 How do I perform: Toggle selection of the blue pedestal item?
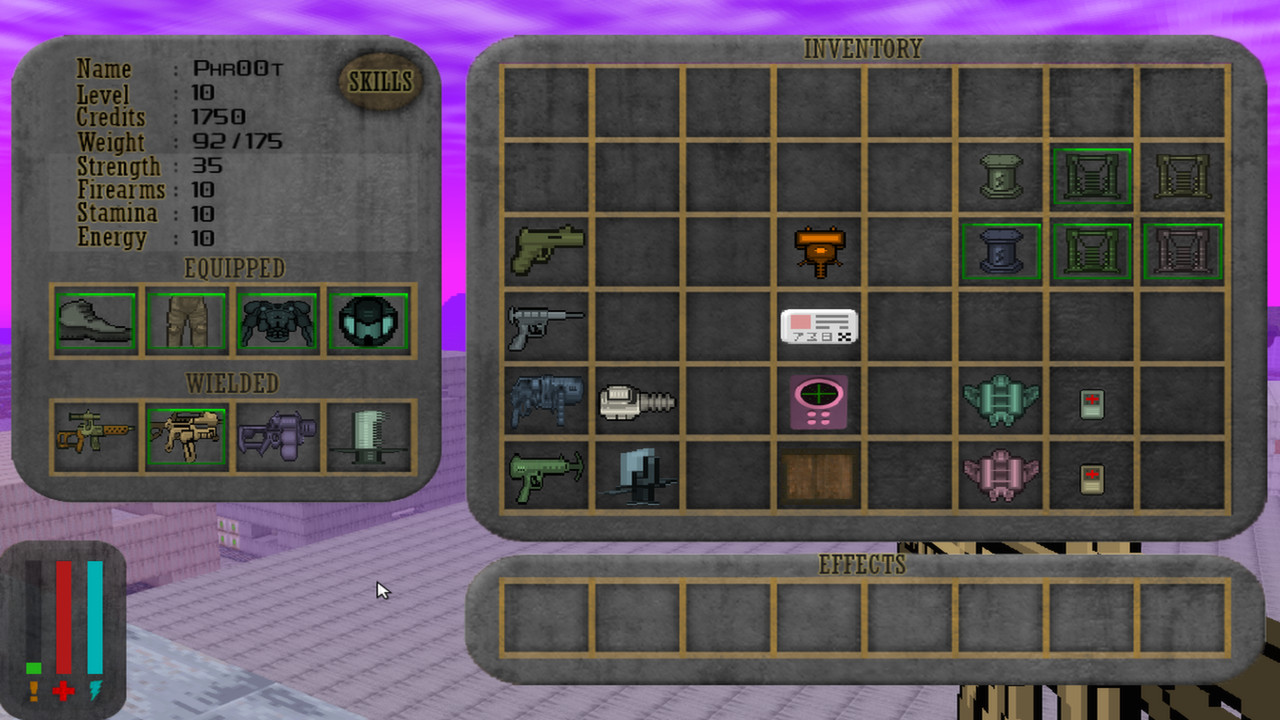coord(1000,250)
